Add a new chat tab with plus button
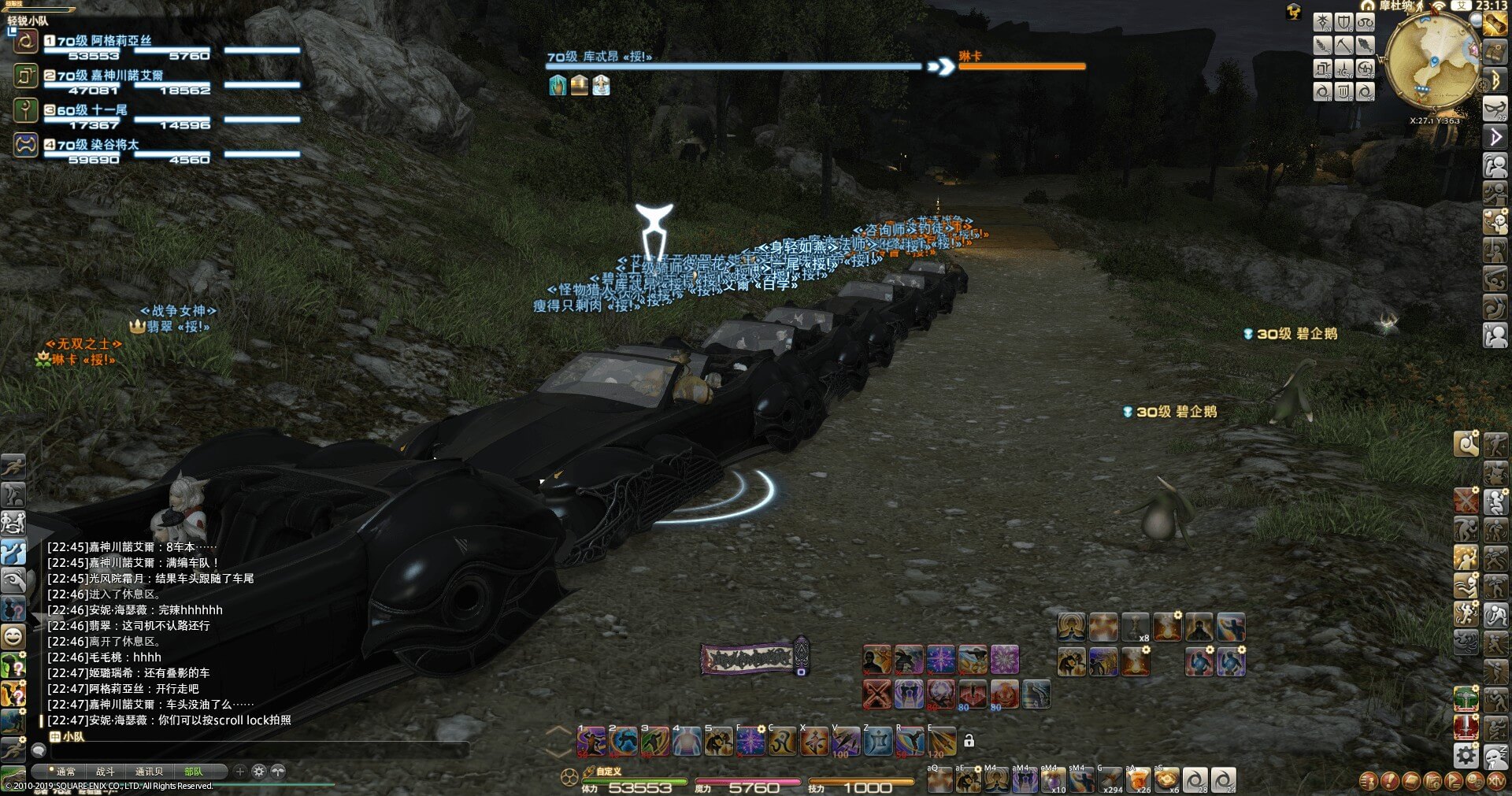 pyautogui.click(x=240, y=772)
